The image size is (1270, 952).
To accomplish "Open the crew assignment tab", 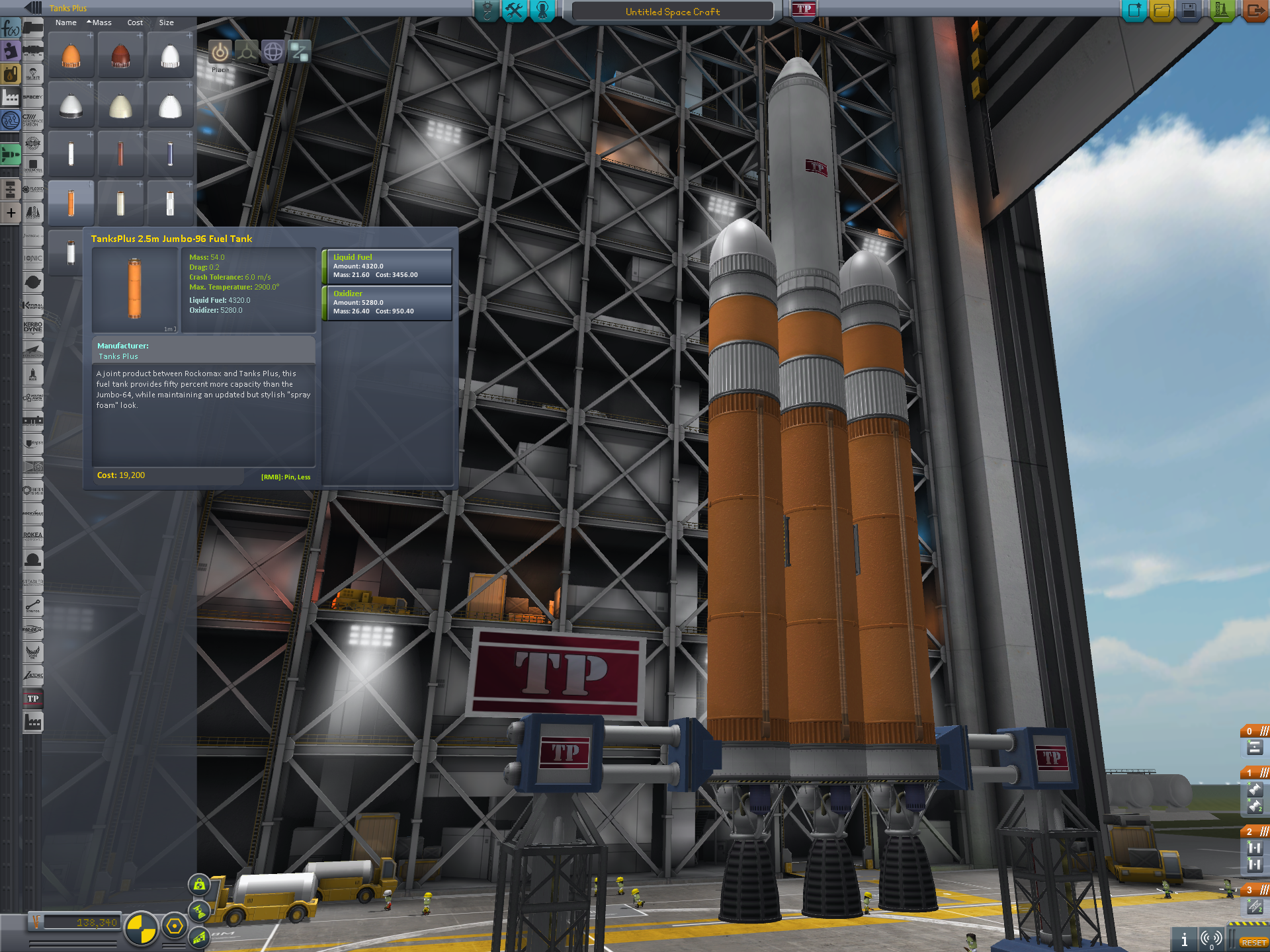I will 542,11.
